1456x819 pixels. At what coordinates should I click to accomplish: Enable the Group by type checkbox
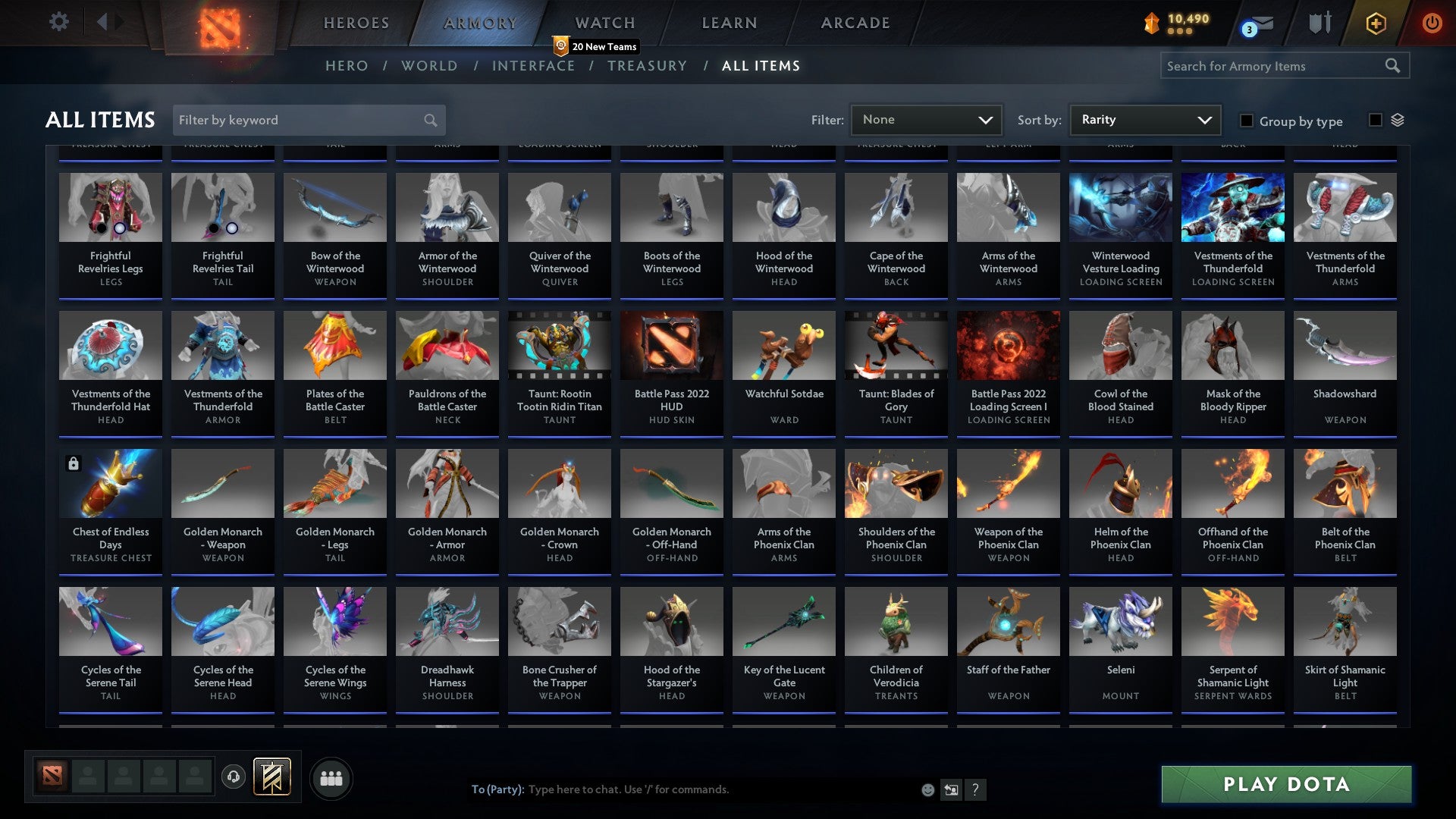point(1246,121)
